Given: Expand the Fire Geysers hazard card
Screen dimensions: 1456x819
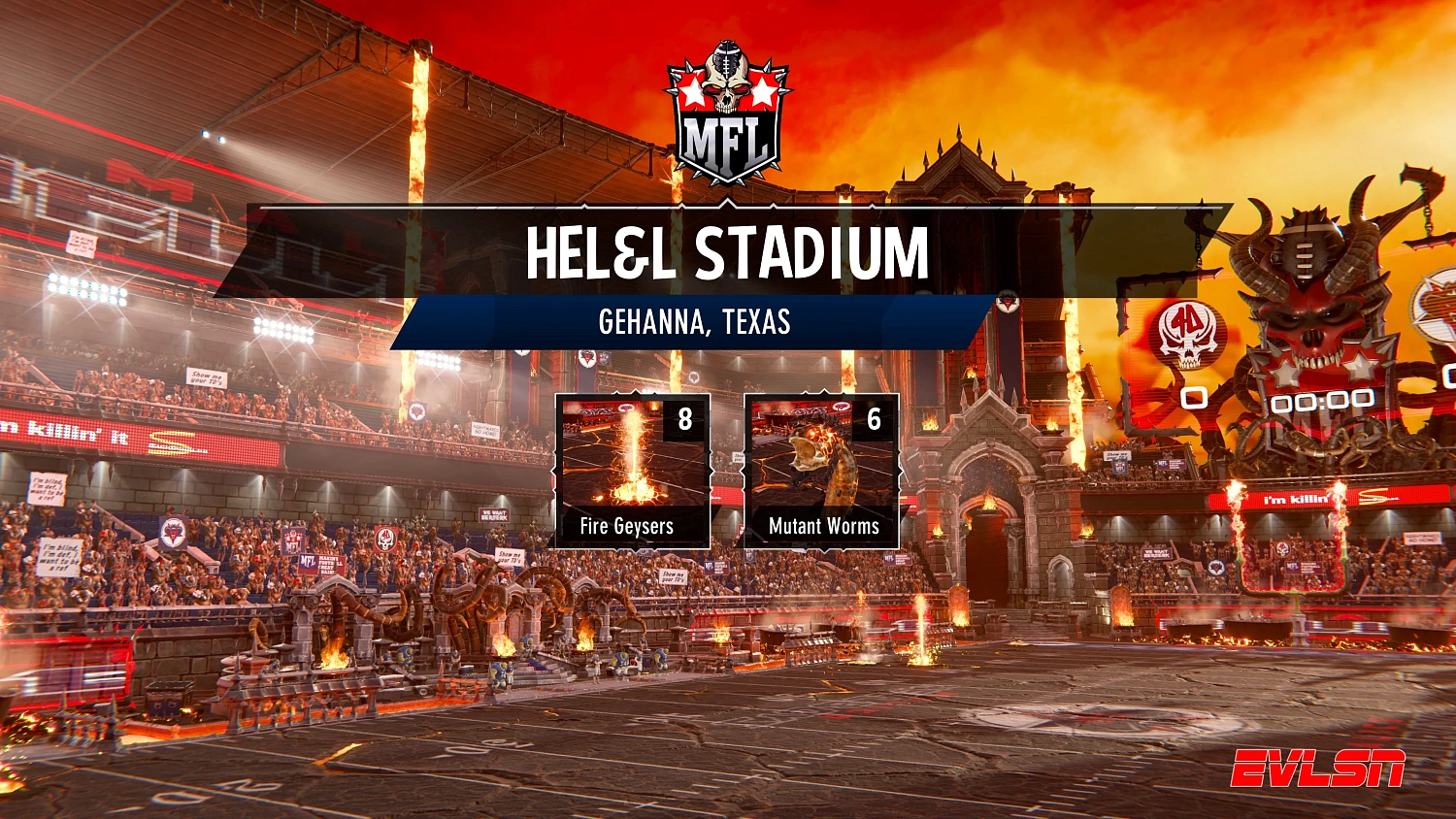Looking at the screenshot, I should [x=633, y=471].
